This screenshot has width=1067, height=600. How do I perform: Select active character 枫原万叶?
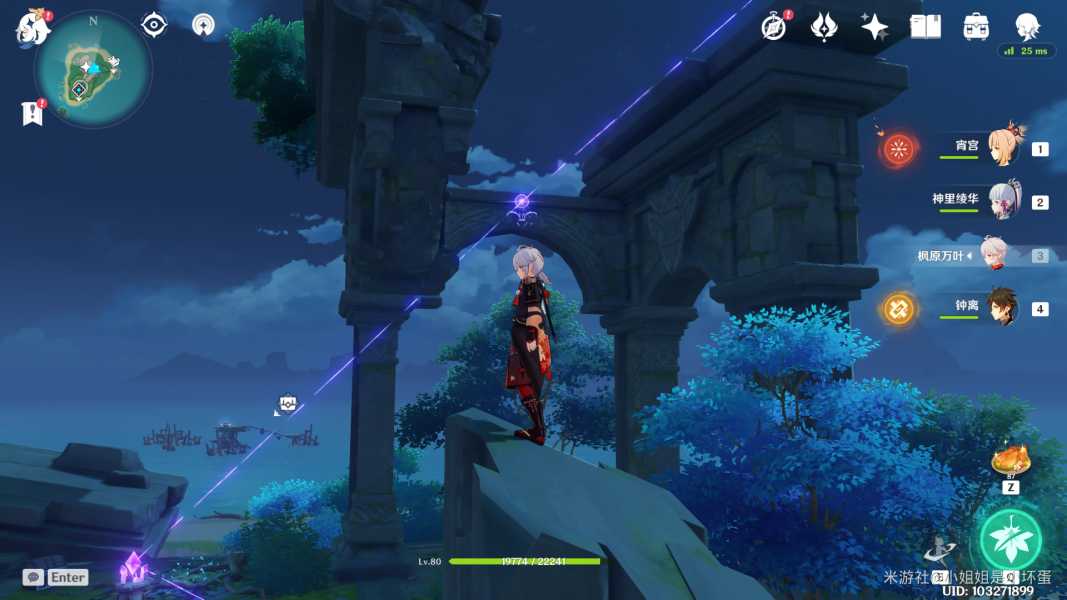(995, 255)
